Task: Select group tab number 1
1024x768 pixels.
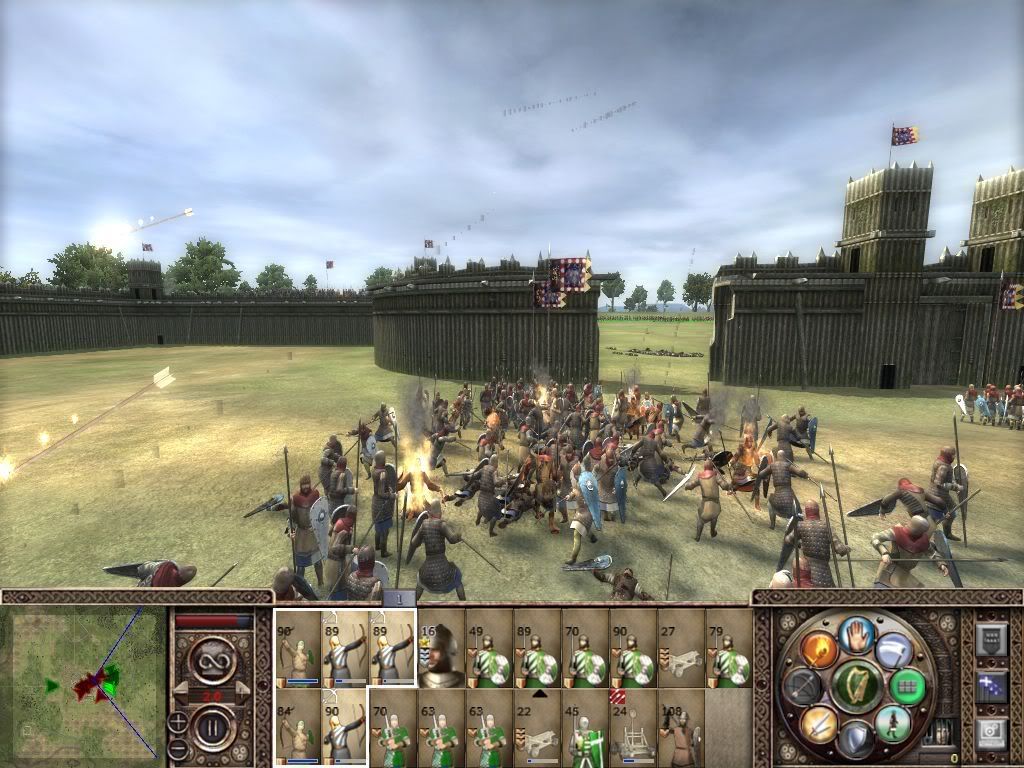Action: [x=398, y=598]
